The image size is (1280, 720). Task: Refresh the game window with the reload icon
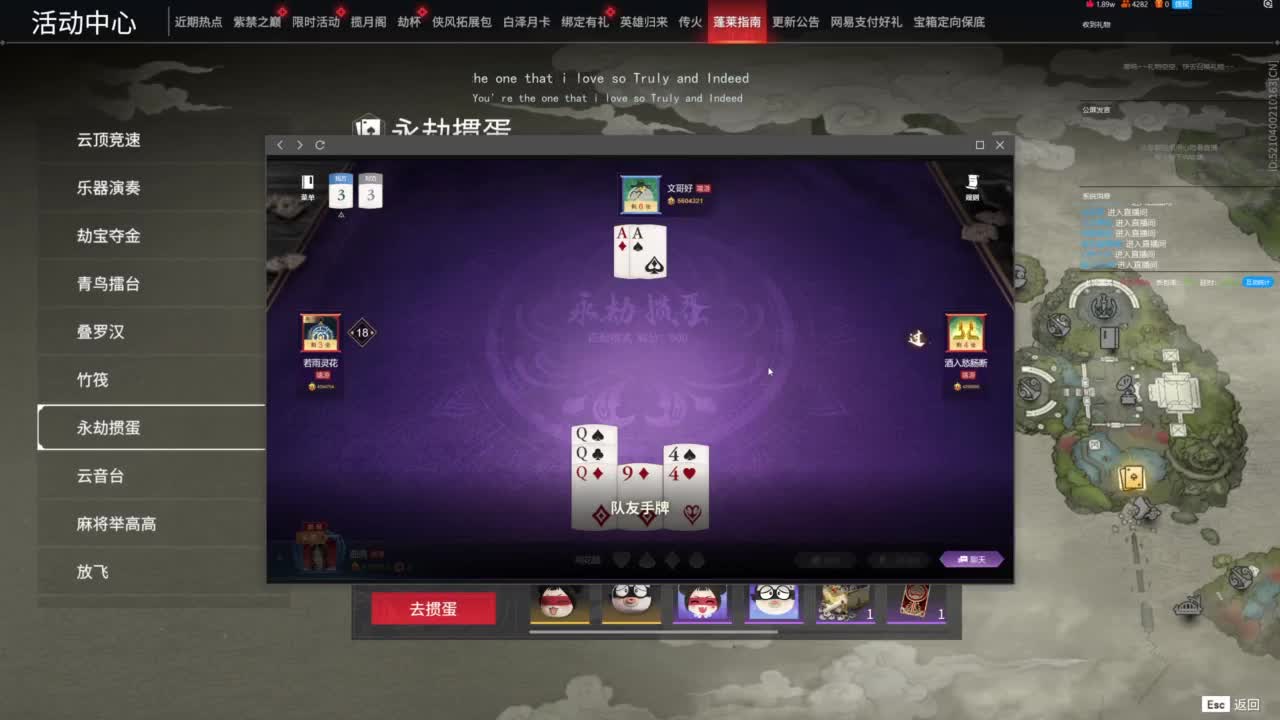(320, 145)
